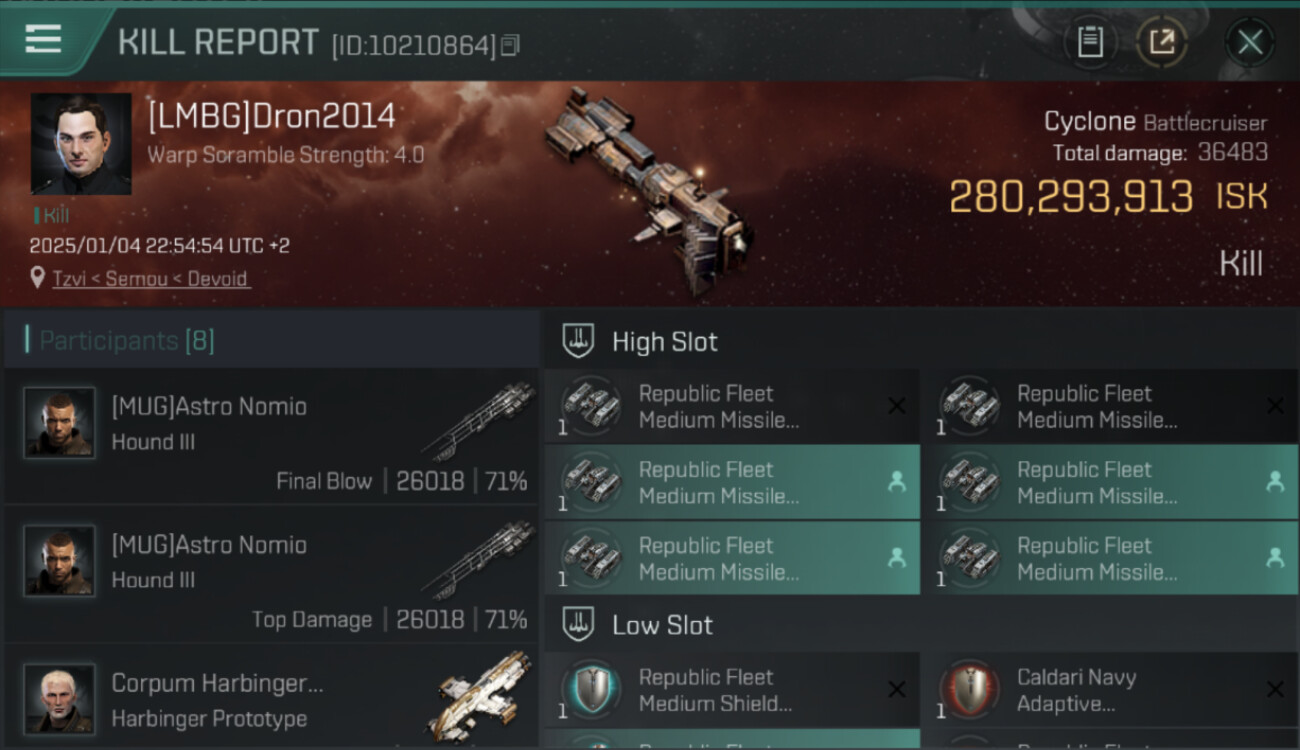Open the Semou constellation link
Screen dimensions: 1300x750
click(x=137, y=279)
